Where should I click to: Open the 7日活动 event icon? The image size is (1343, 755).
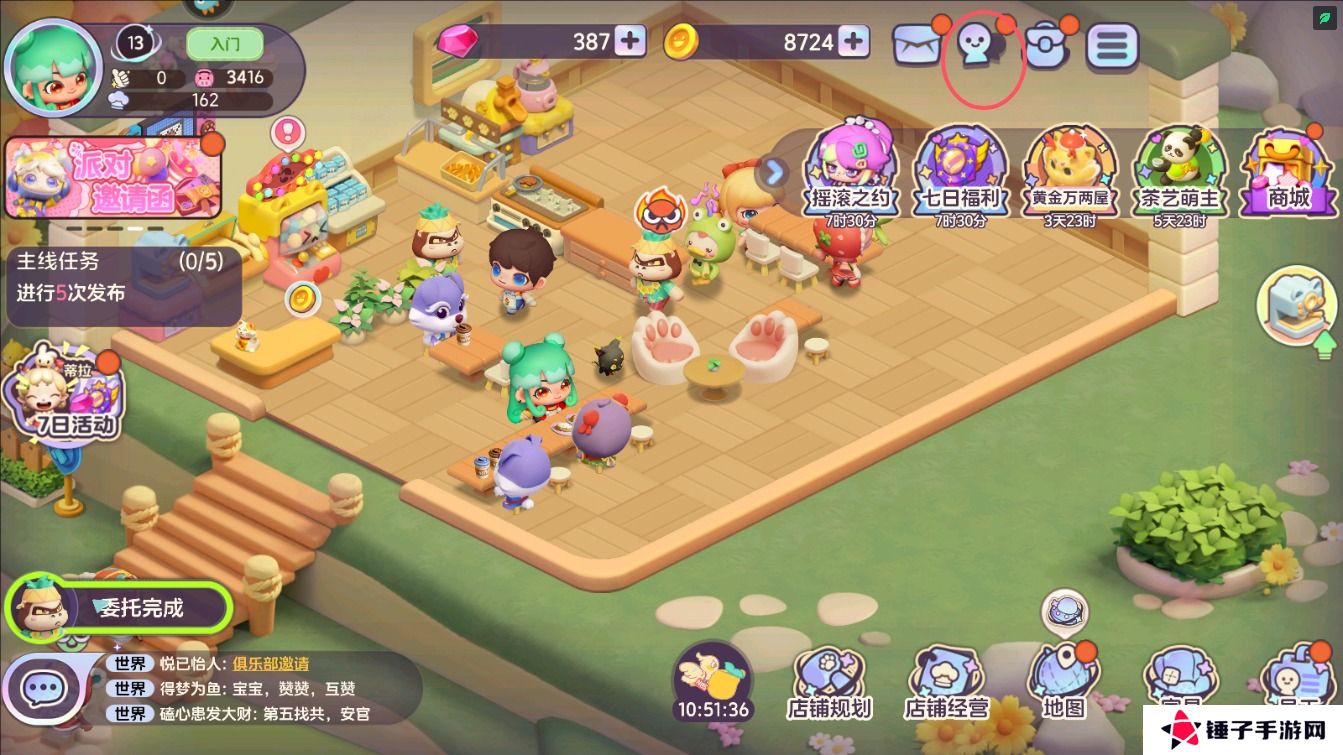click(63, 396)
